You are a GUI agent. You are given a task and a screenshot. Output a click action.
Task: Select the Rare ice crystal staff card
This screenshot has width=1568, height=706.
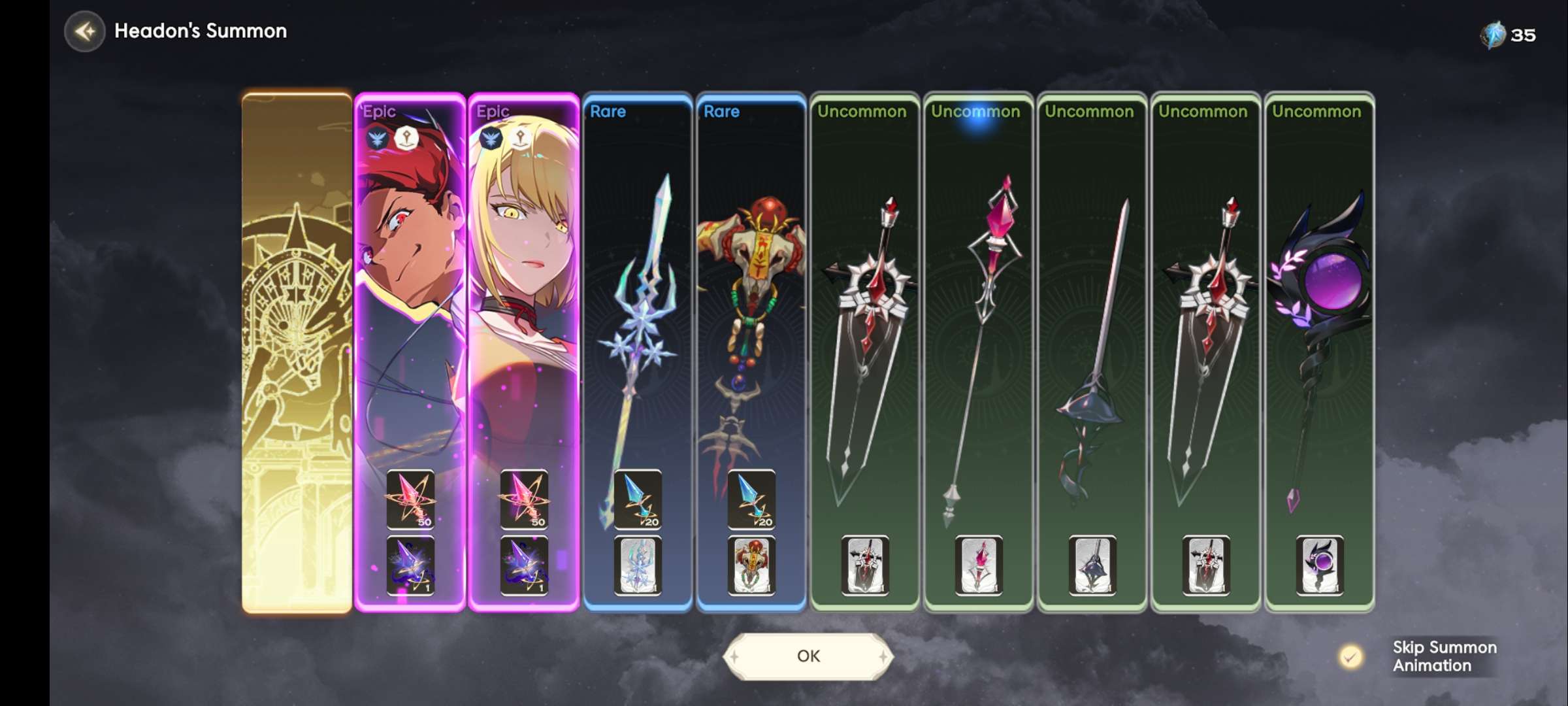click(x=638, y=327)
